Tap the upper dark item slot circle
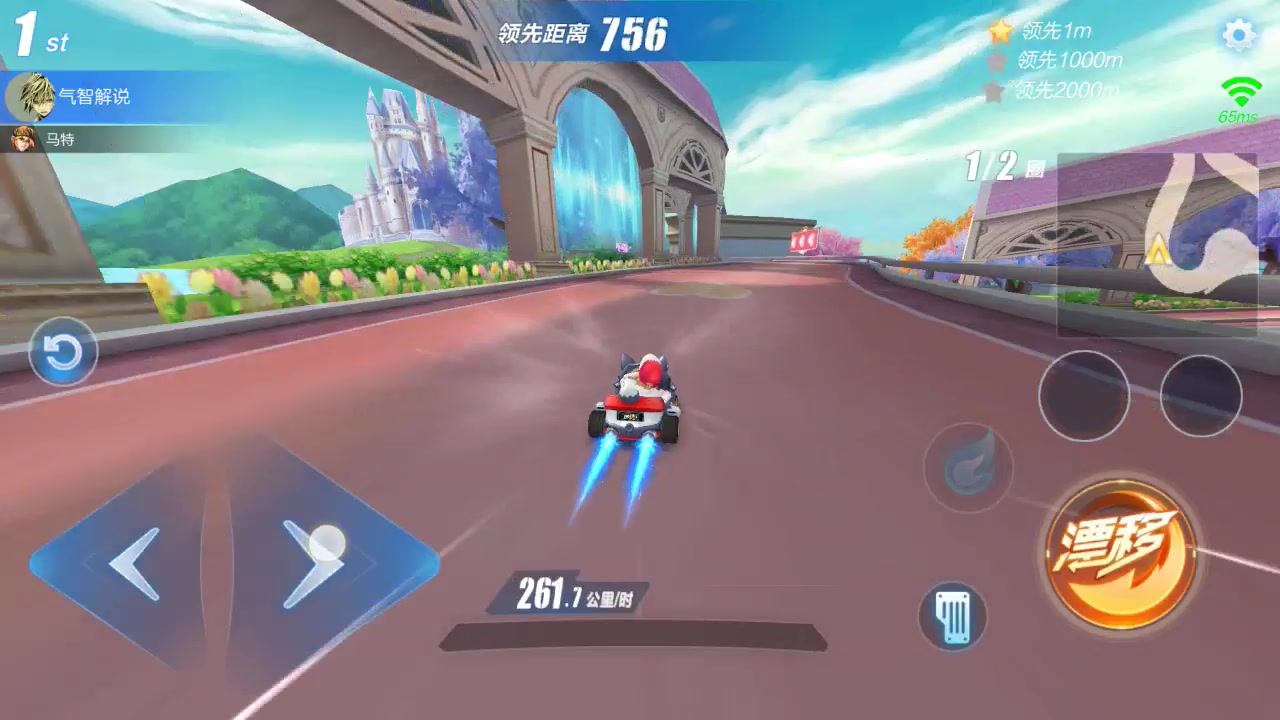 [1083, 396]
